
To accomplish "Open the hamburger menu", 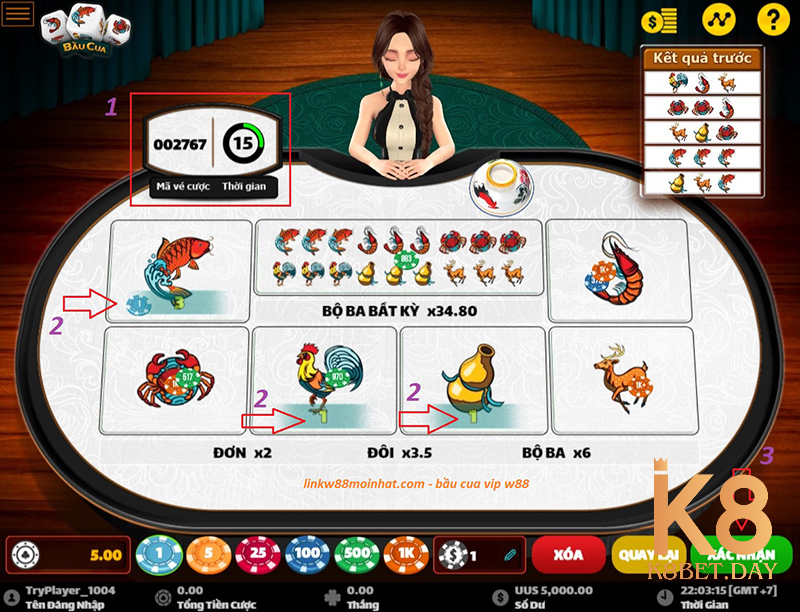I will (x=19, y=14).
